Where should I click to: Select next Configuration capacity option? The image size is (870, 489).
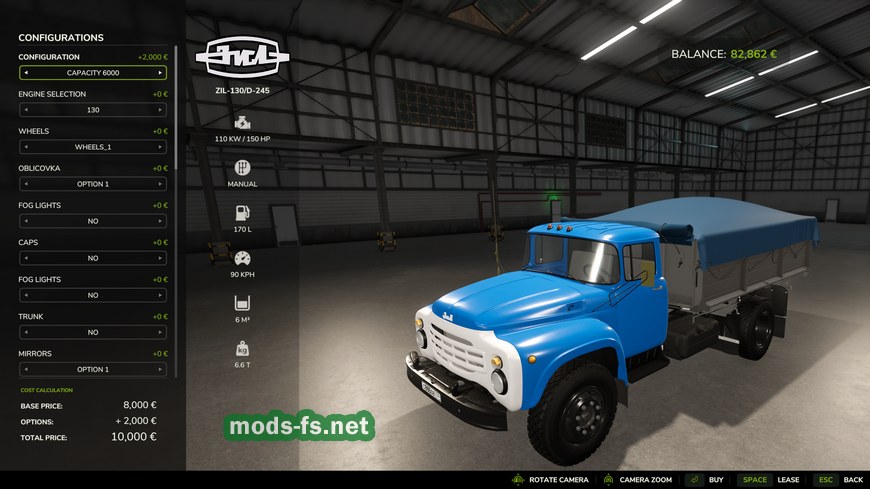pos(159,73)
